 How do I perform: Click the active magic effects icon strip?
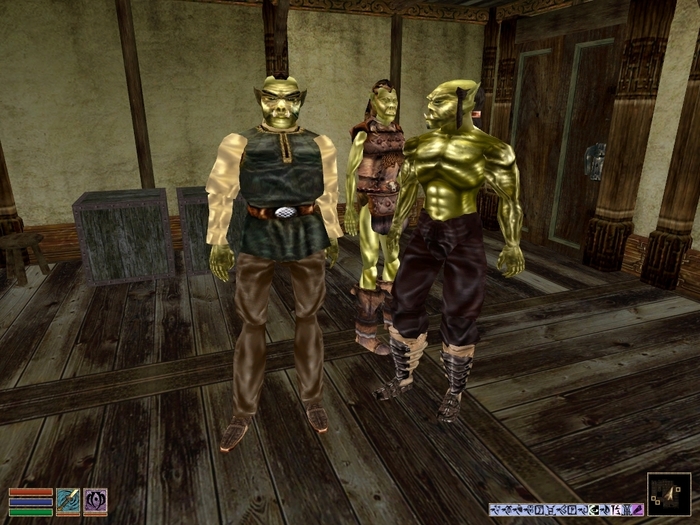click(x=565, y=509)
